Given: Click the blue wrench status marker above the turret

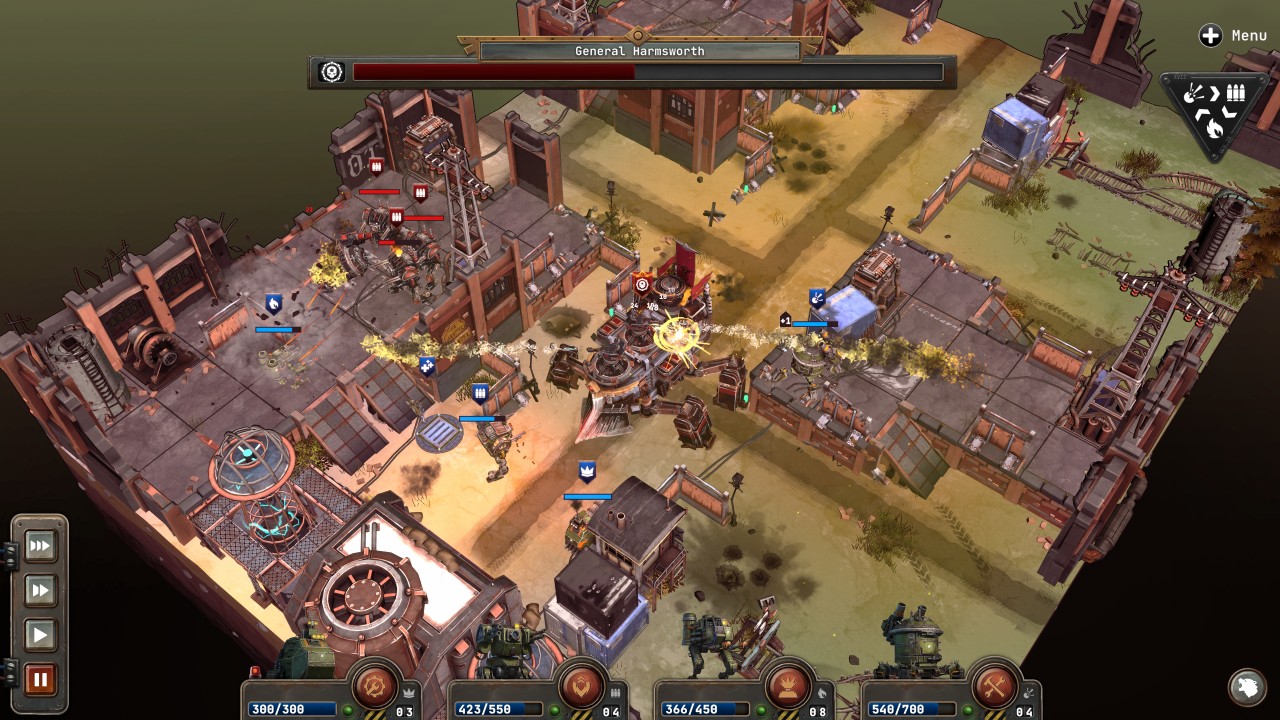Looking at the screenshot, I should (x=818, y=297).
